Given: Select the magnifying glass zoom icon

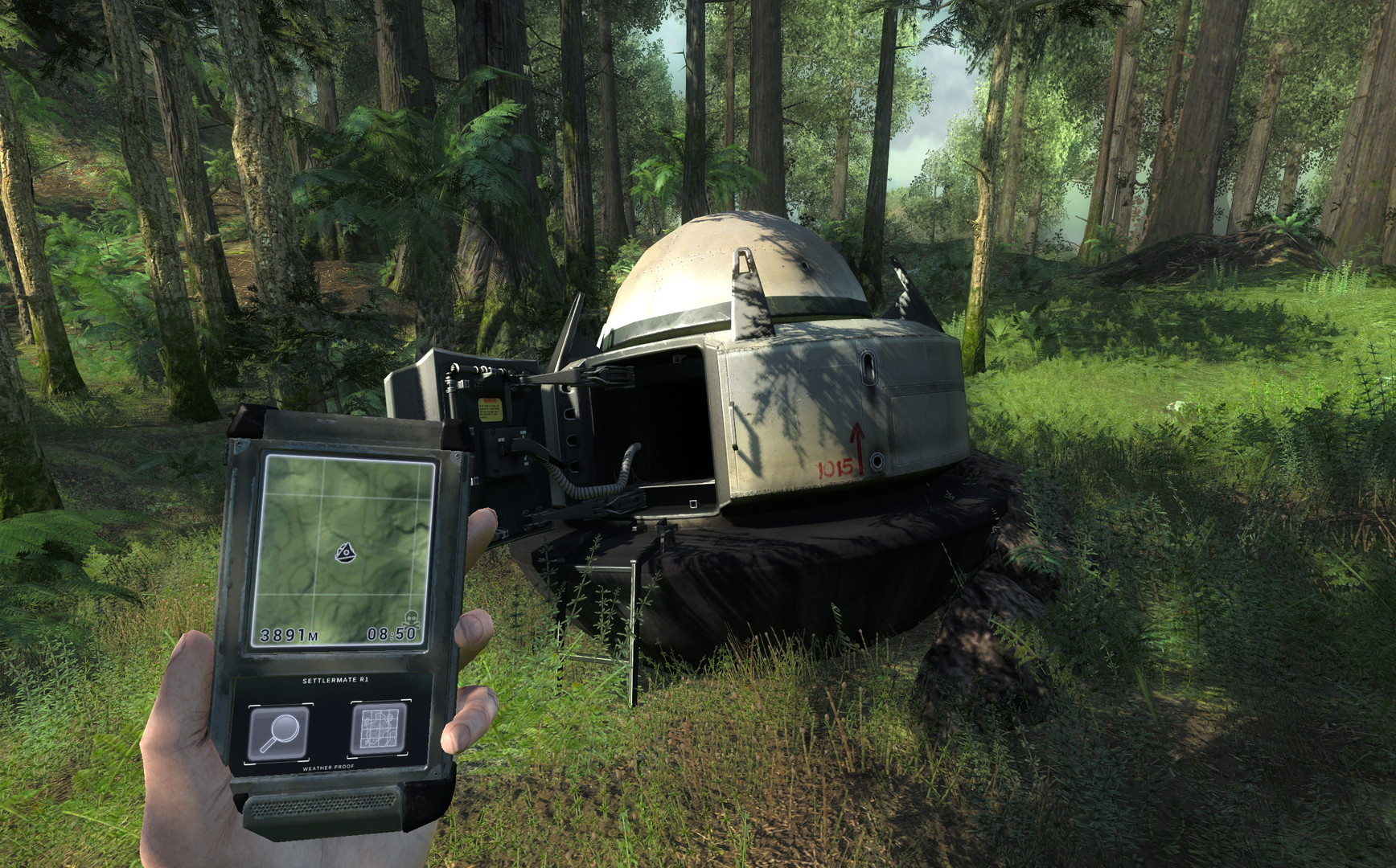Looking at the screenshot, I should (278, 733).
